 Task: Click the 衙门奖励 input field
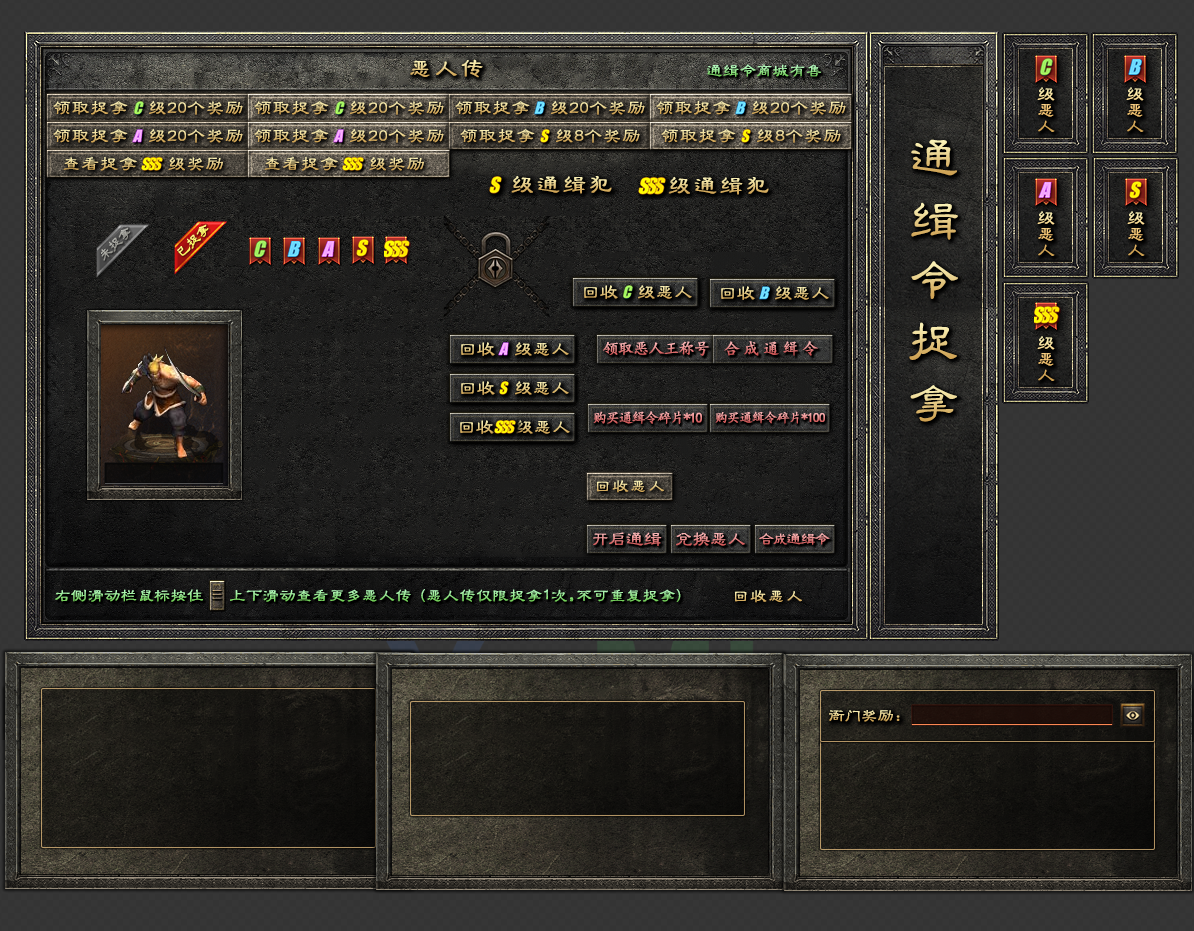click(1011, 715)
